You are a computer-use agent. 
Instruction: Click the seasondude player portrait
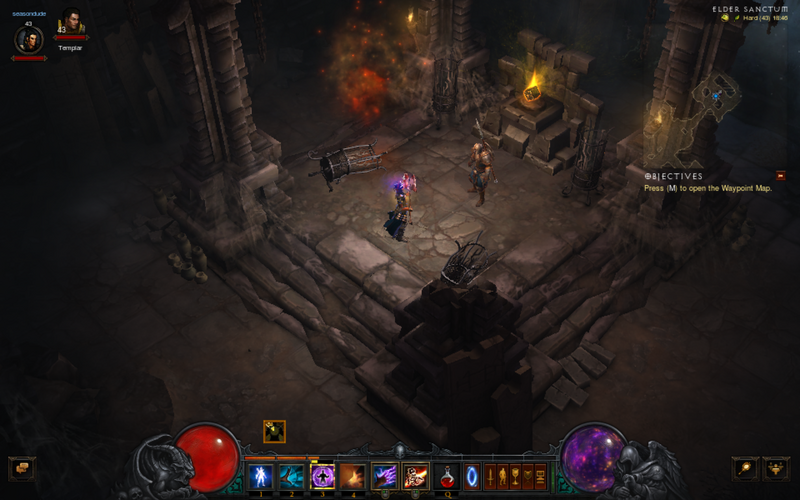tap(28, 40)
